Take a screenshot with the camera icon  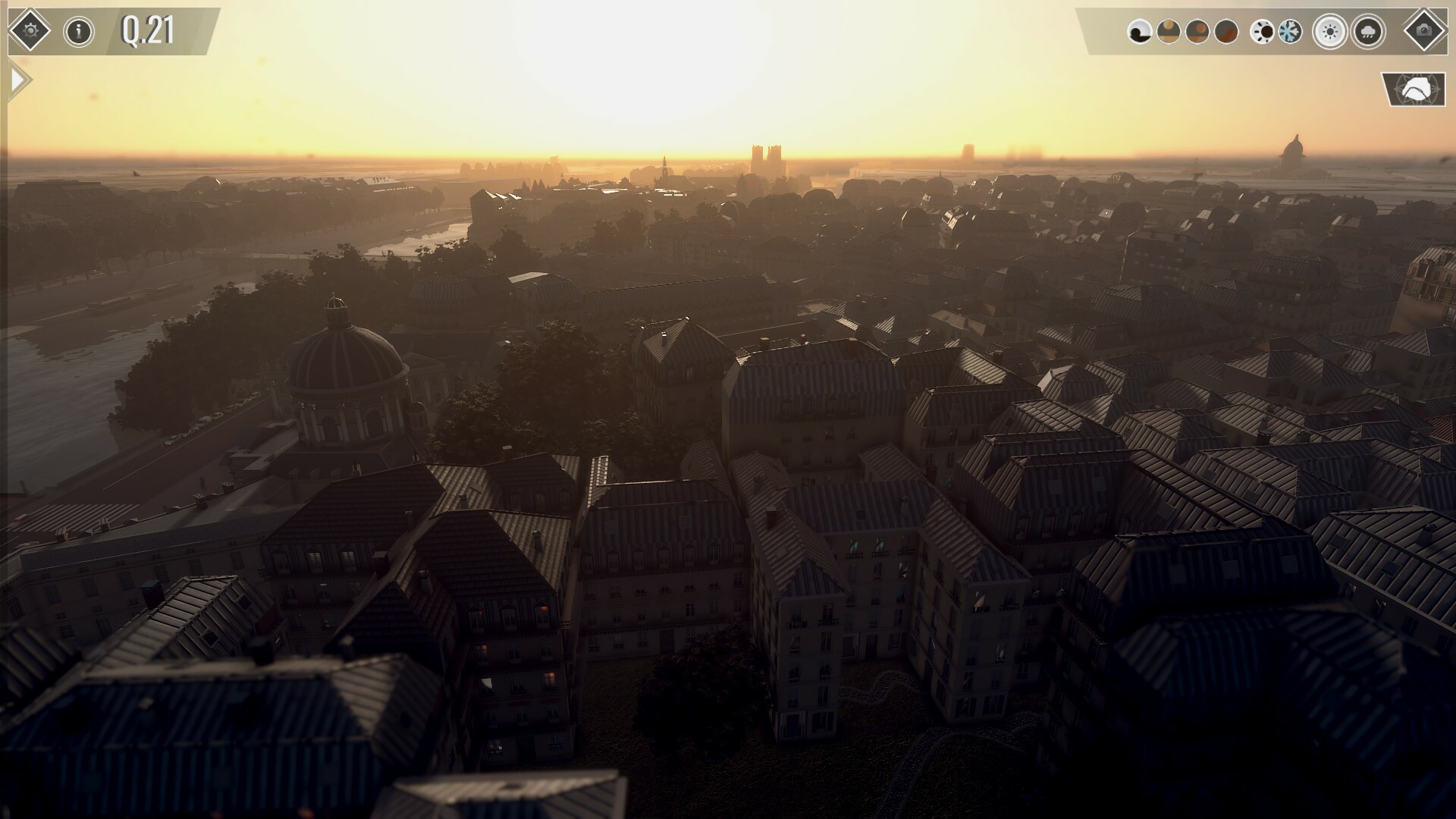point(1424,32)
